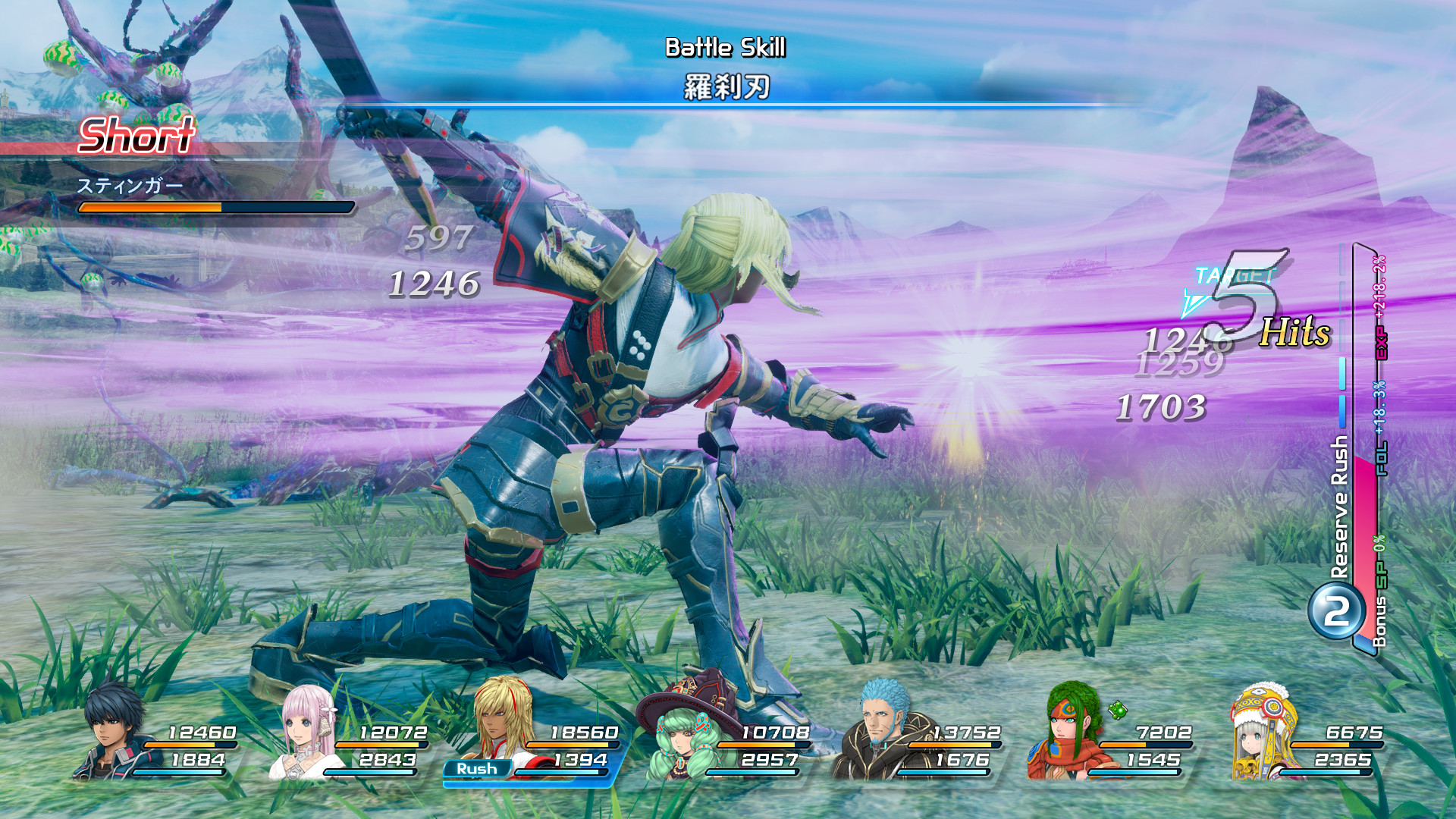Pick the green-haired woman in red portrait

click(x=1071, y=732)
